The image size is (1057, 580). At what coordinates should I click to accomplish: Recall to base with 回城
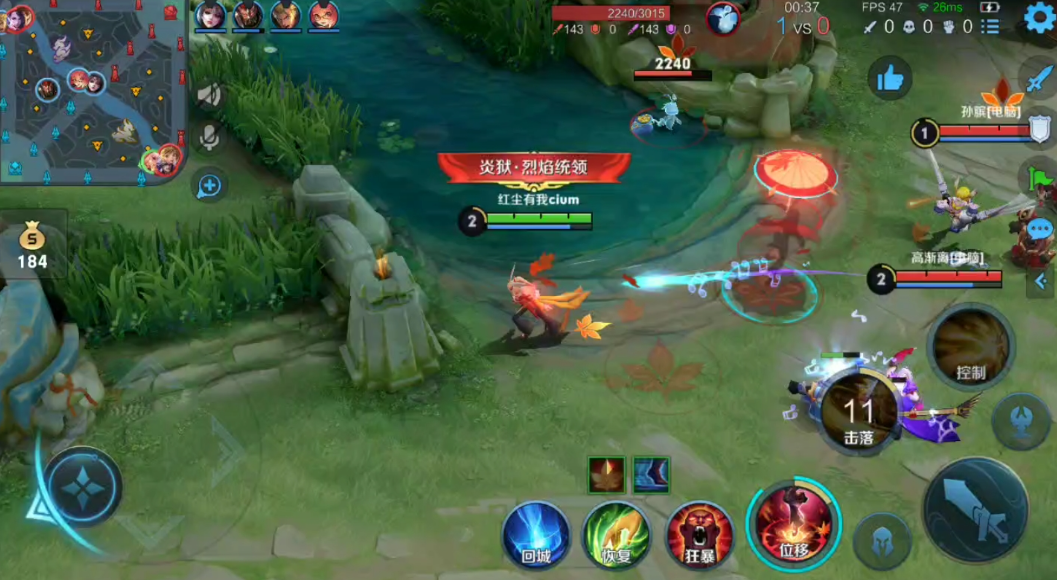pyautogui.click(x=536, y=535)
